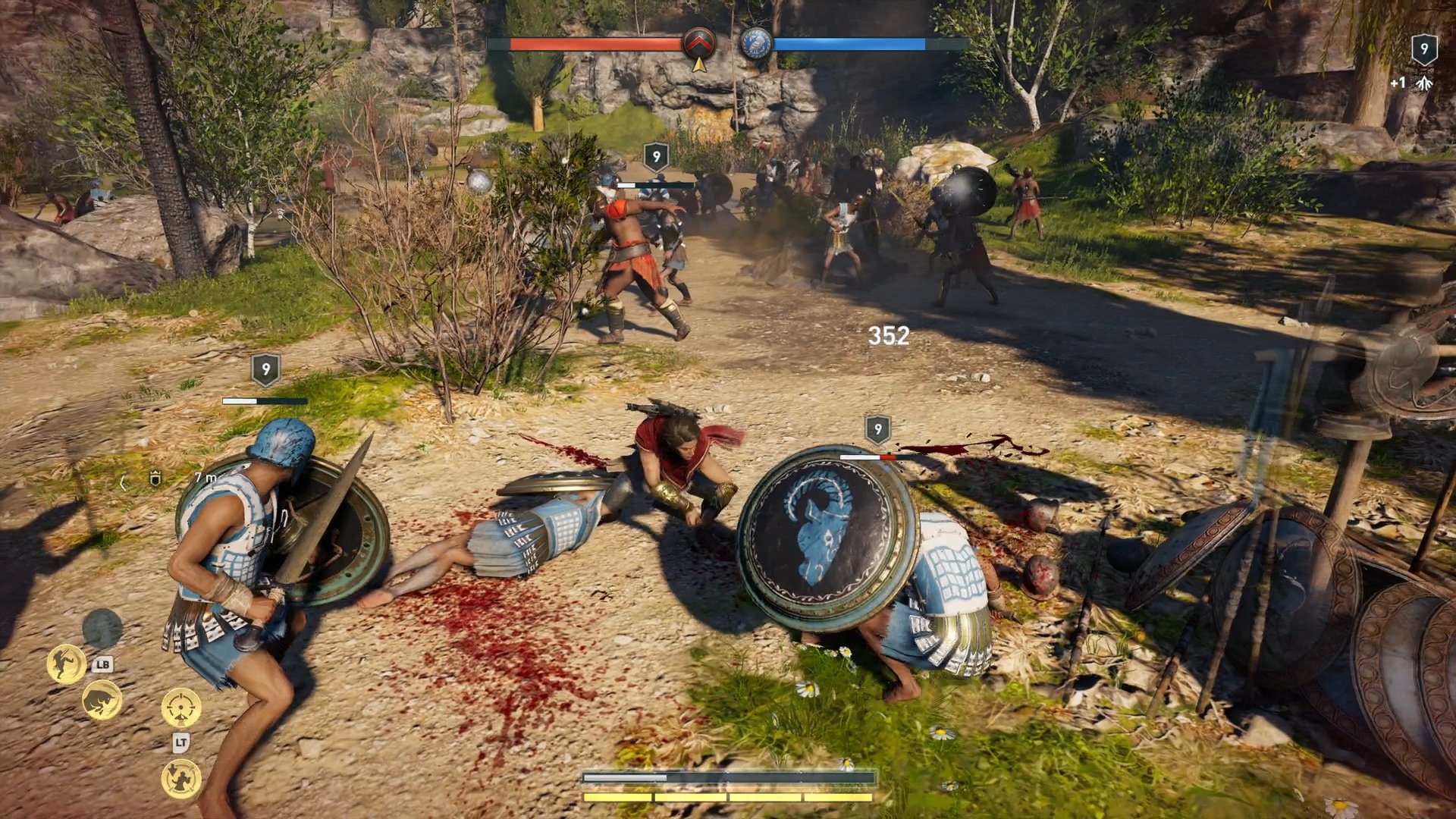Screen dimensions: 1456x819
Task: Click the yellow adrenaline segment bar
Action: tap(728, 797)
